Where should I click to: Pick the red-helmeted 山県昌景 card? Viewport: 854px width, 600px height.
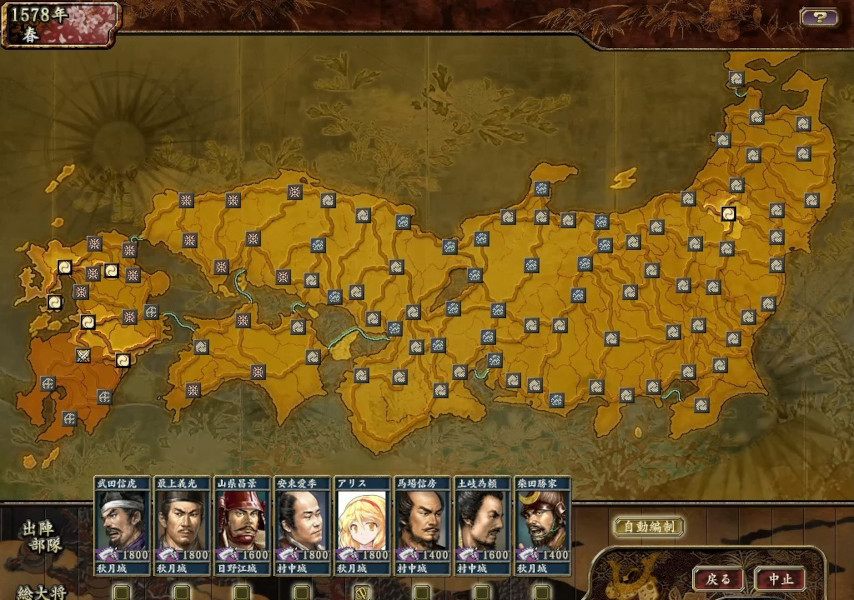pos(242,525)
